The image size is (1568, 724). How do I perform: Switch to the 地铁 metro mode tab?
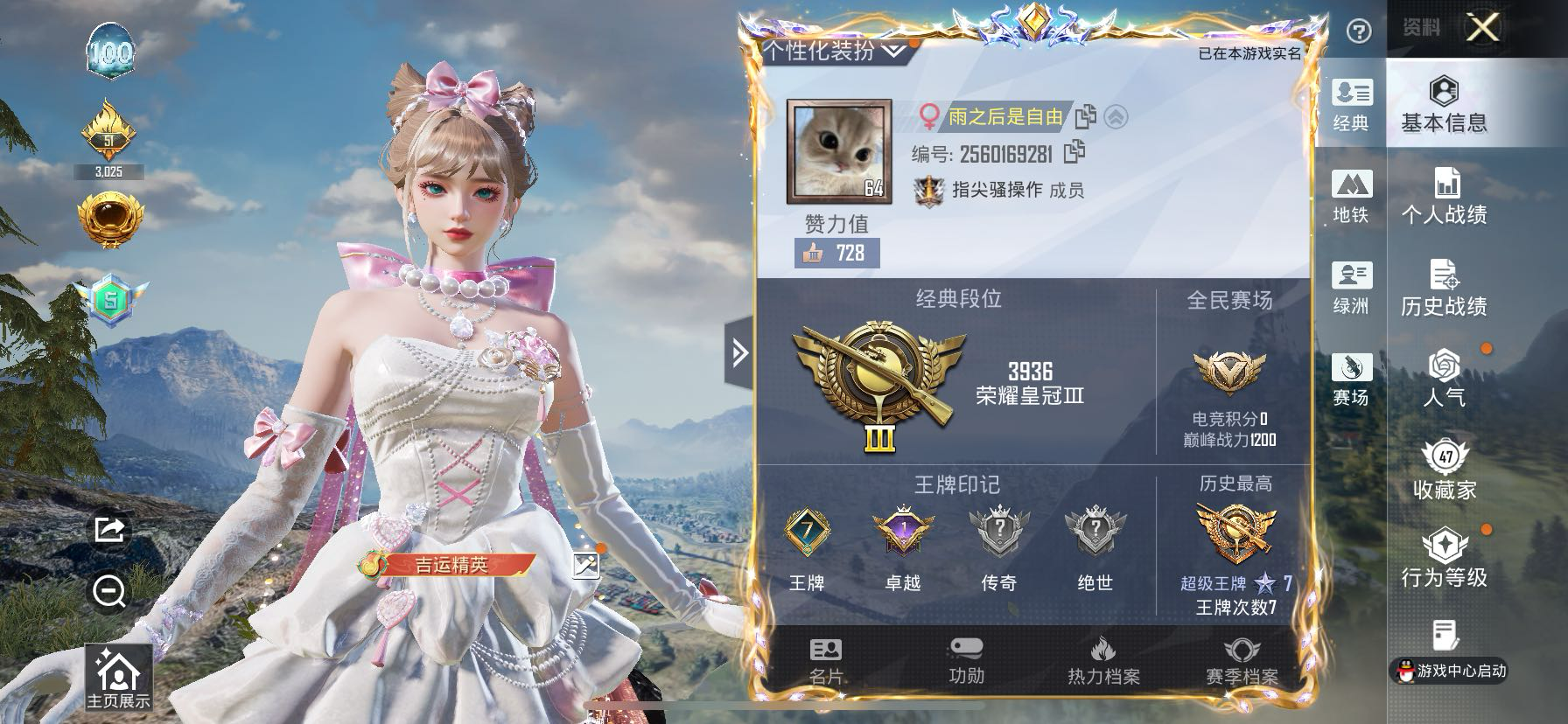tap(1351, 197)
